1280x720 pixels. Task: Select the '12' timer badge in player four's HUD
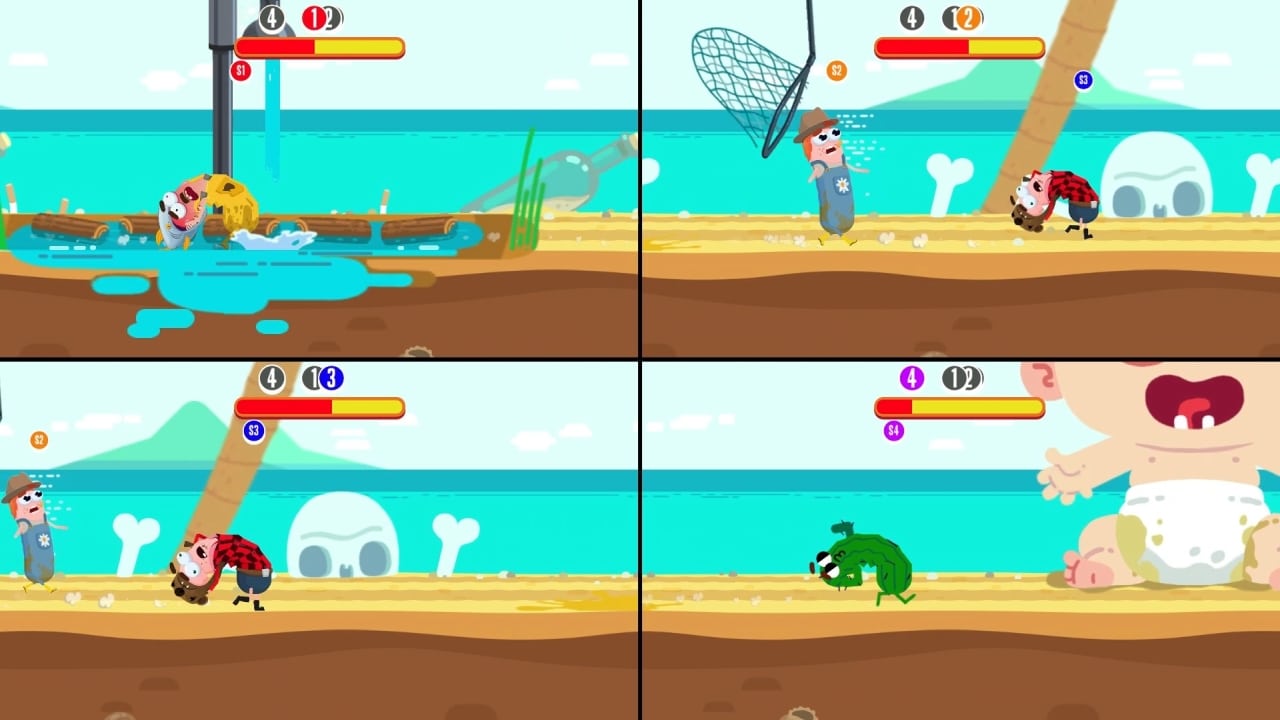coord(963,379)
